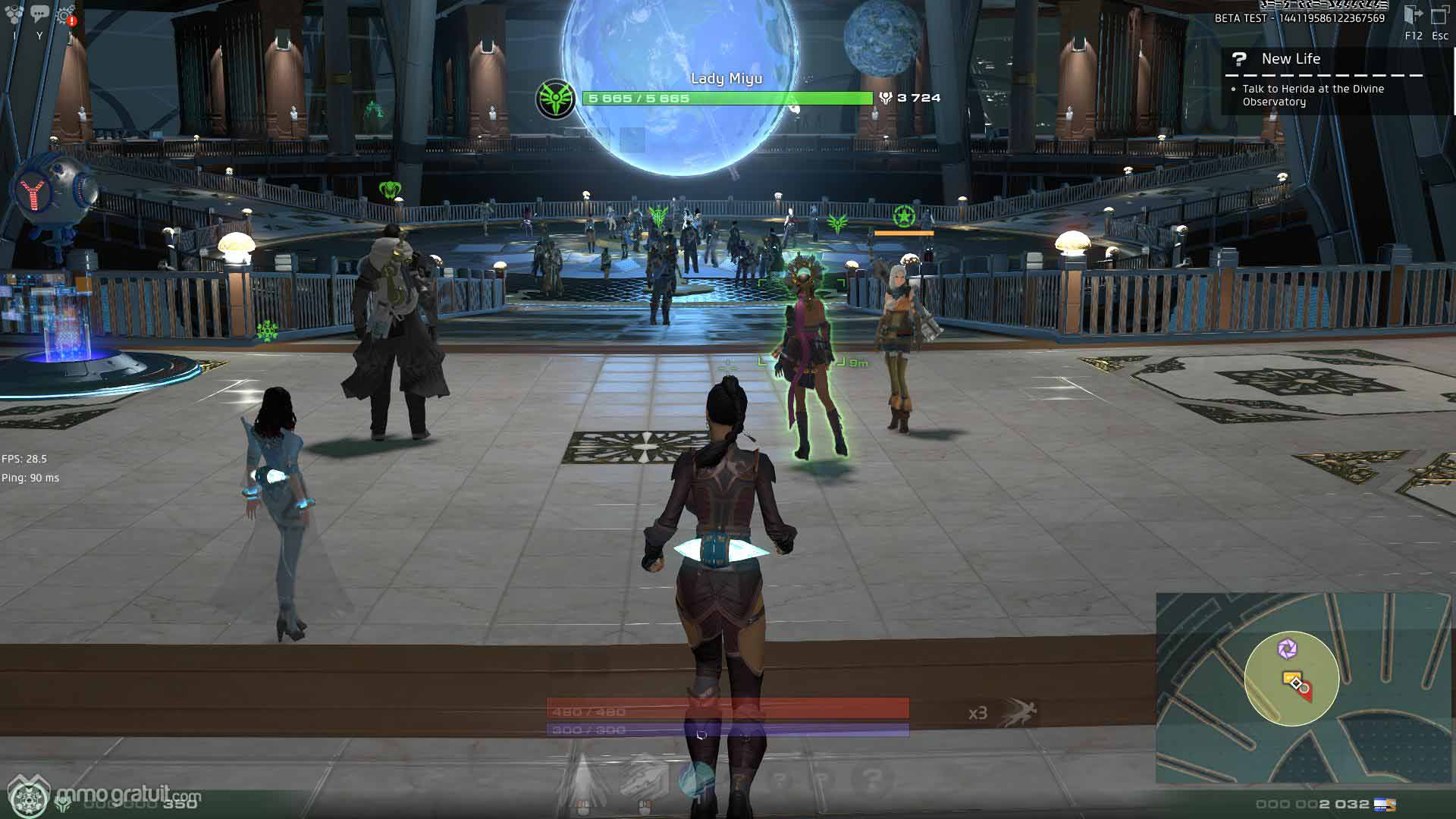The image size is (1456, 819).
Task: Activate the fist secondary attack ability
Action: (644, 779)
